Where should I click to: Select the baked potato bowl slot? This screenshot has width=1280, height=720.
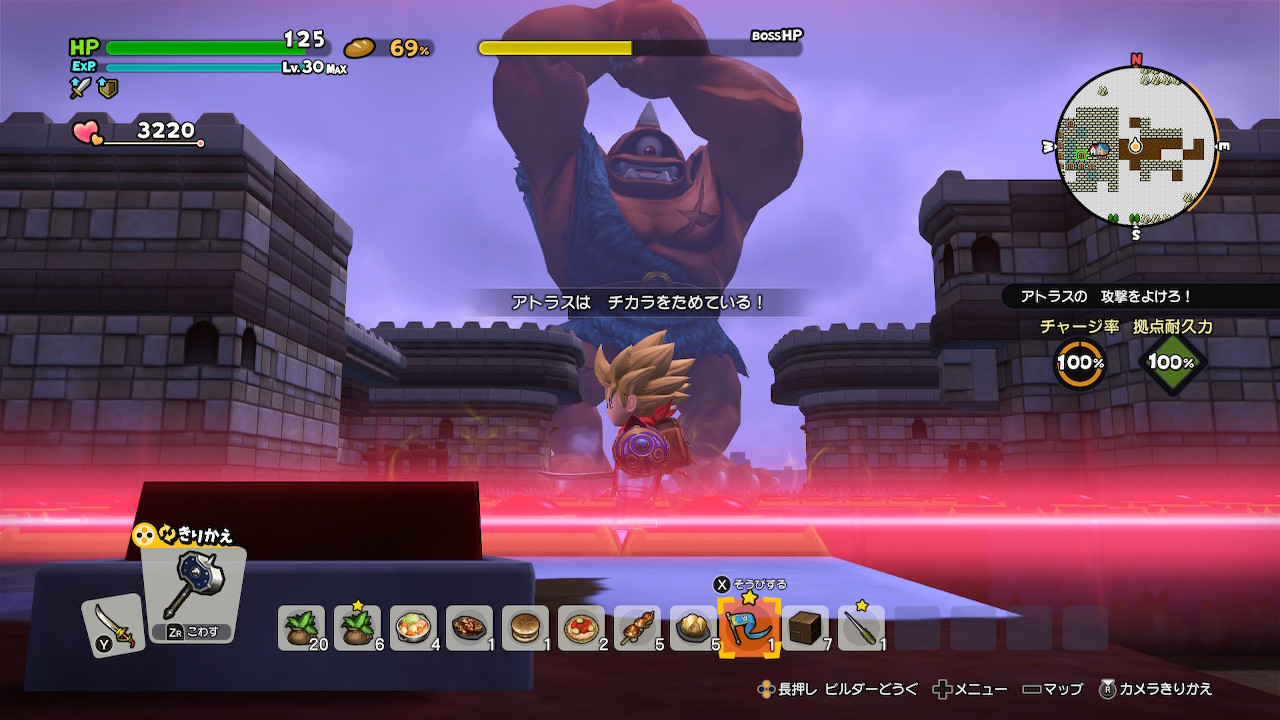tap(693, 628)
